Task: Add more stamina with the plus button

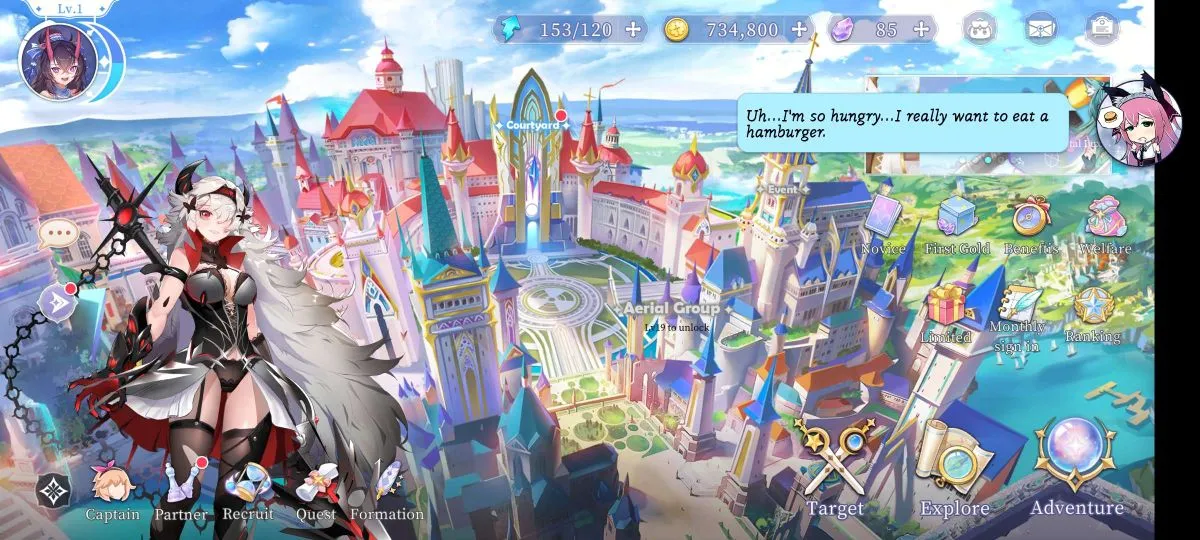Action: (633, 29)
